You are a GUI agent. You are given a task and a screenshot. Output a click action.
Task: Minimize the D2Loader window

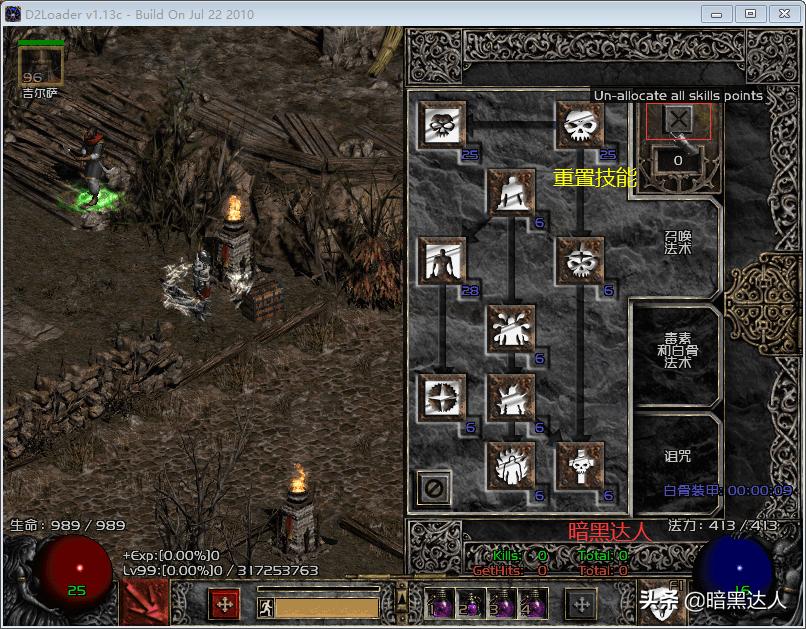pos(714,14)
